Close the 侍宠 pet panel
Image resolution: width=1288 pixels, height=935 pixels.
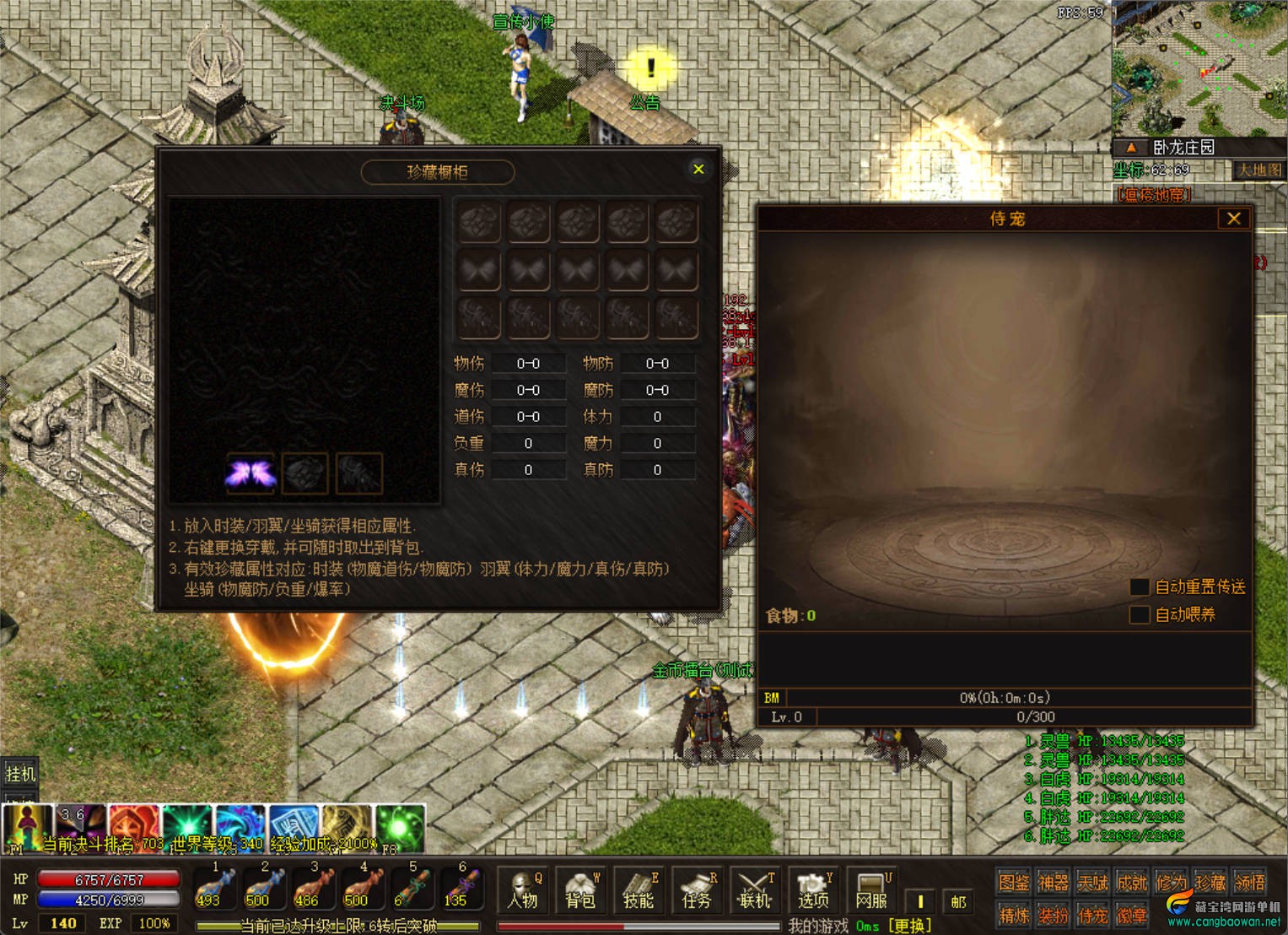click(x=1233, y=219)
